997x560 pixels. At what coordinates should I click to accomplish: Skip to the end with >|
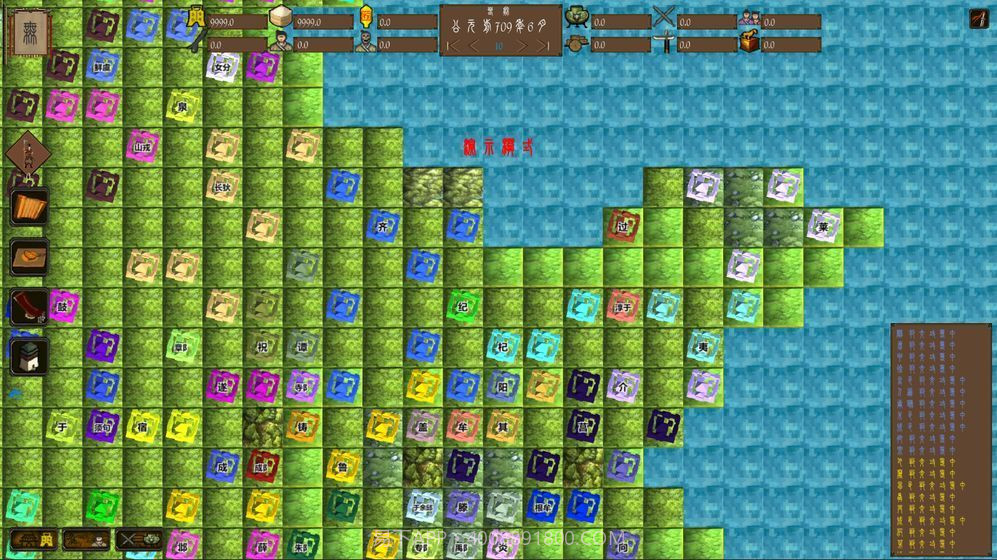[x=543, y=46]
